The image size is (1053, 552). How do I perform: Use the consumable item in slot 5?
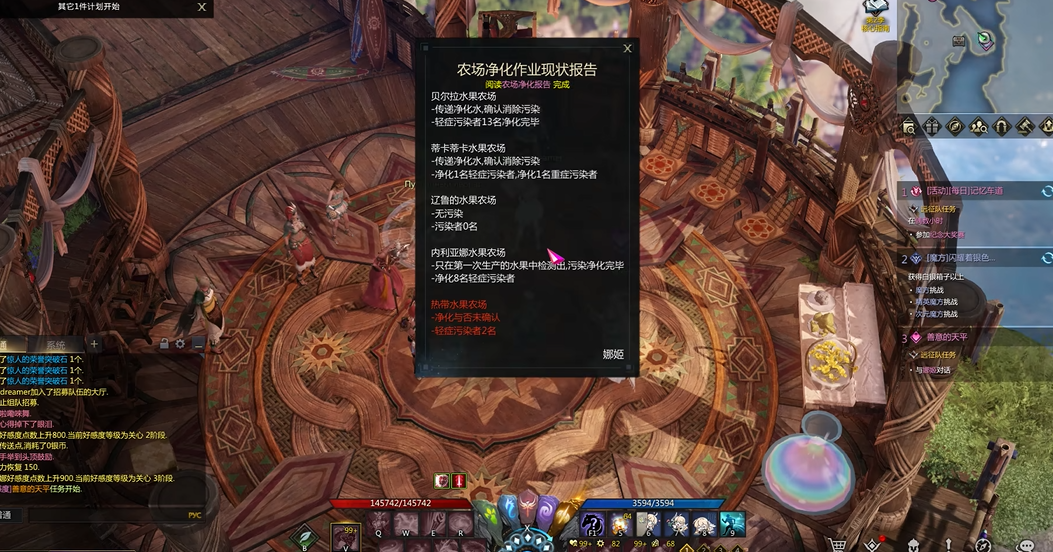(x=620, y=524)
